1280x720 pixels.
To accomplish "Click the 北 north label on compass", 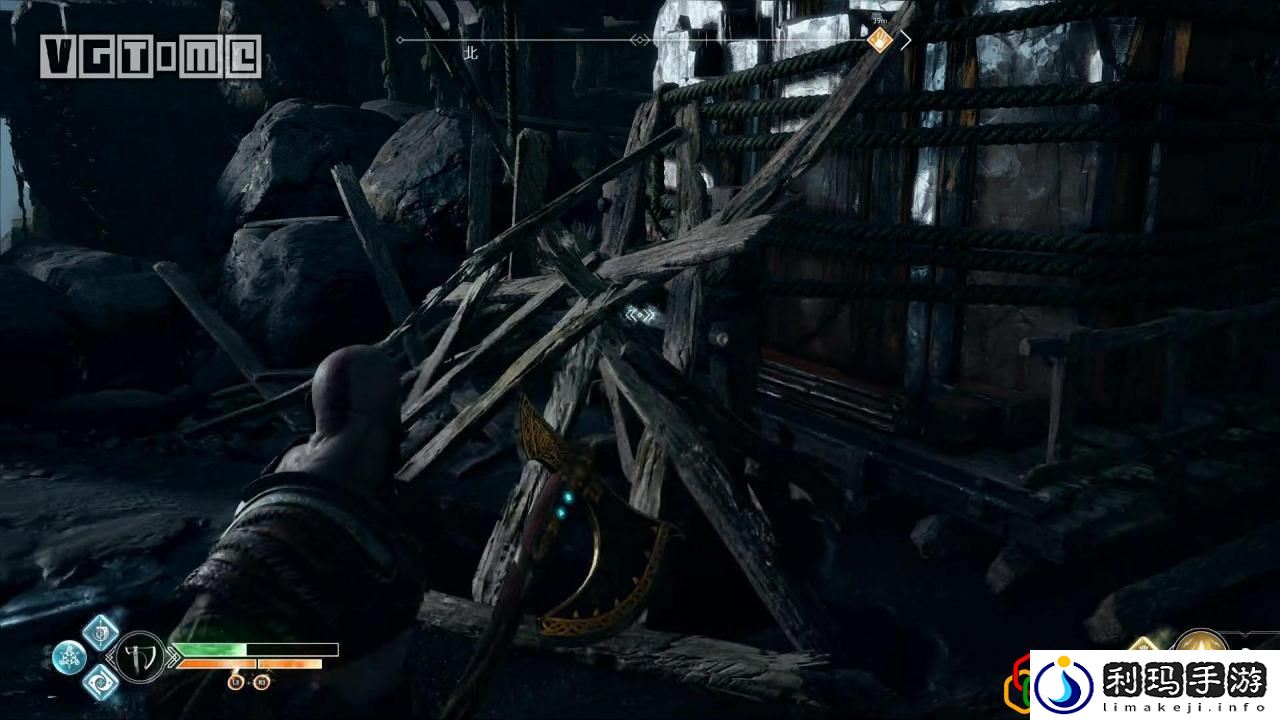I will tap(471, 54).
